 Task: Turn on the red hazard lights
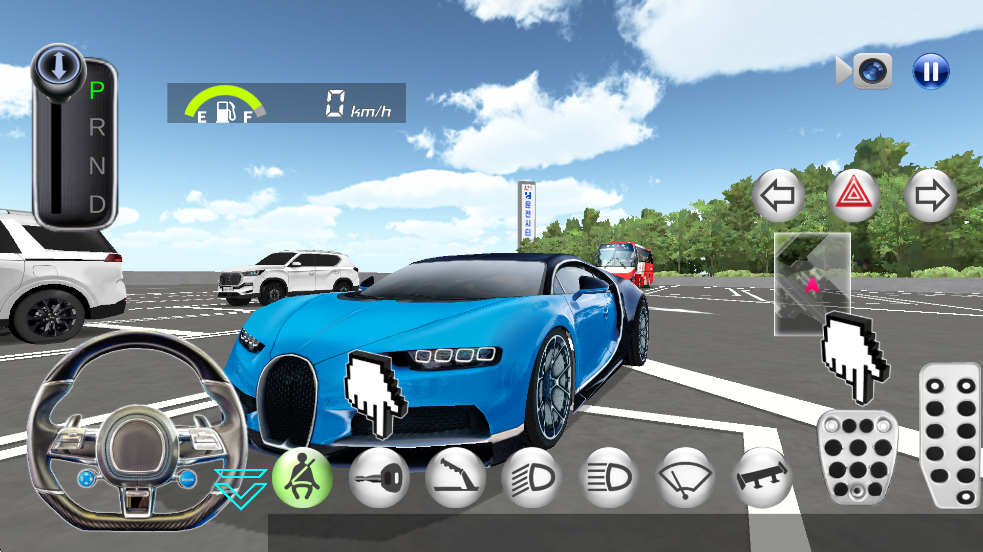[854, 195]
